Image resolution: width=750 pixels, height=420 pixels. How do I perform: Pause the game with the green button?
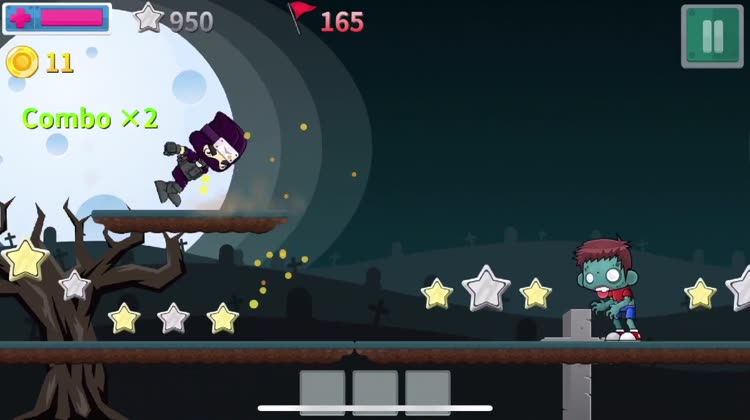712,36
